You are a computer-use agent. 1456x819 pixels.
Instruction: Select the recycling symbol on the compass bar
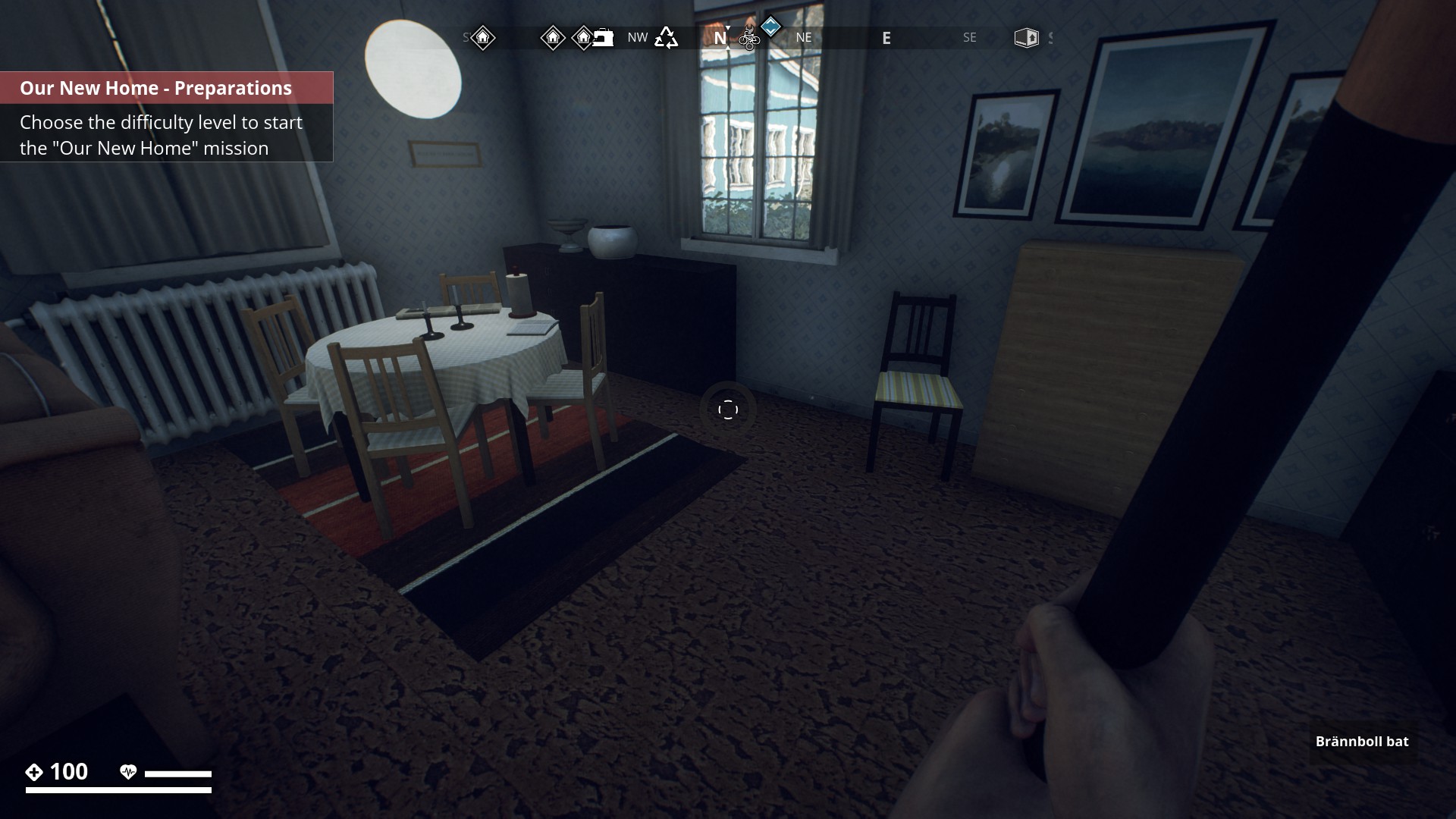pos(666,37)
